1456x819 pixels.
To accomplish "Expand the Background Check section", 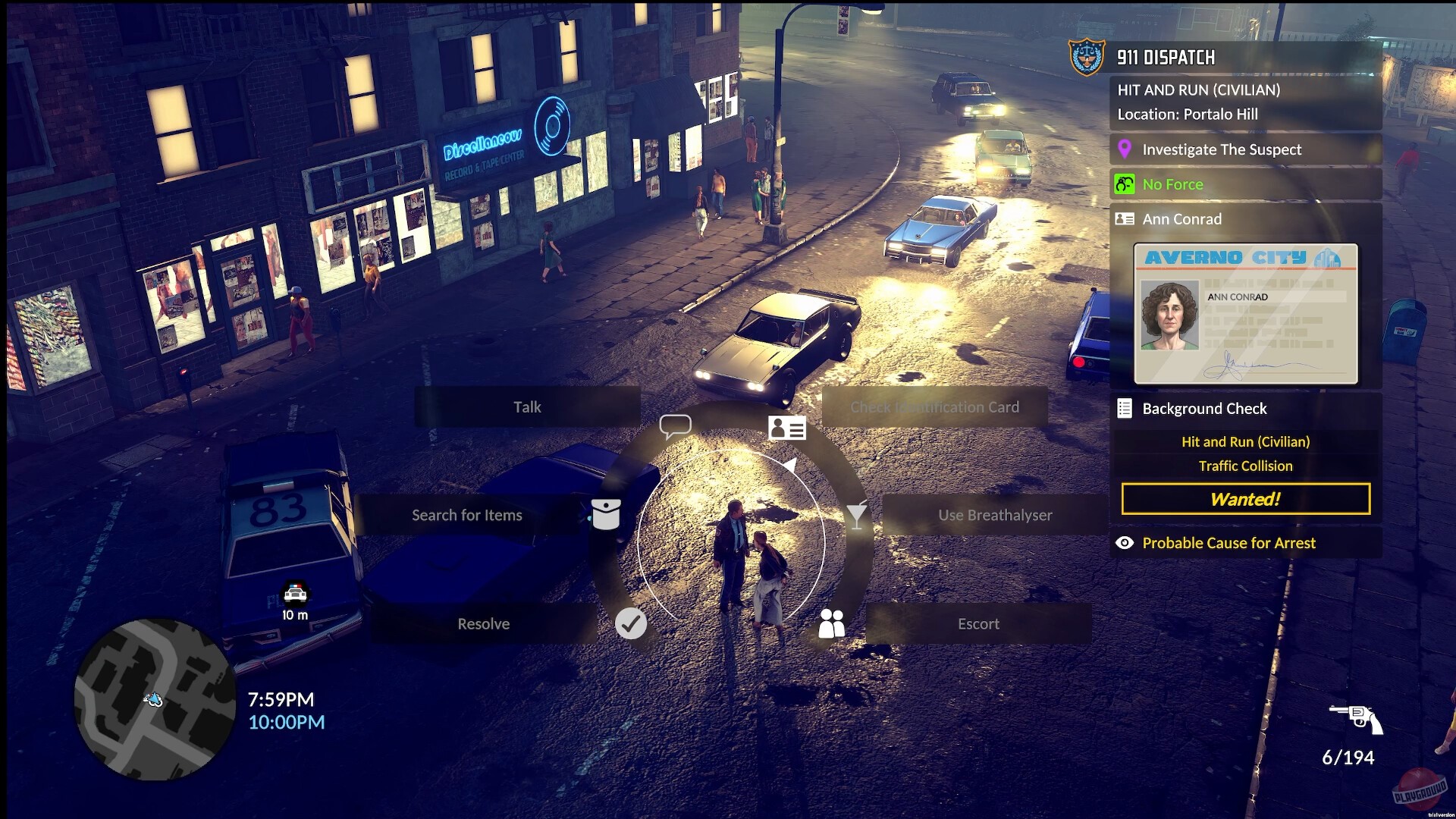I will click(x=1204, y=408).
